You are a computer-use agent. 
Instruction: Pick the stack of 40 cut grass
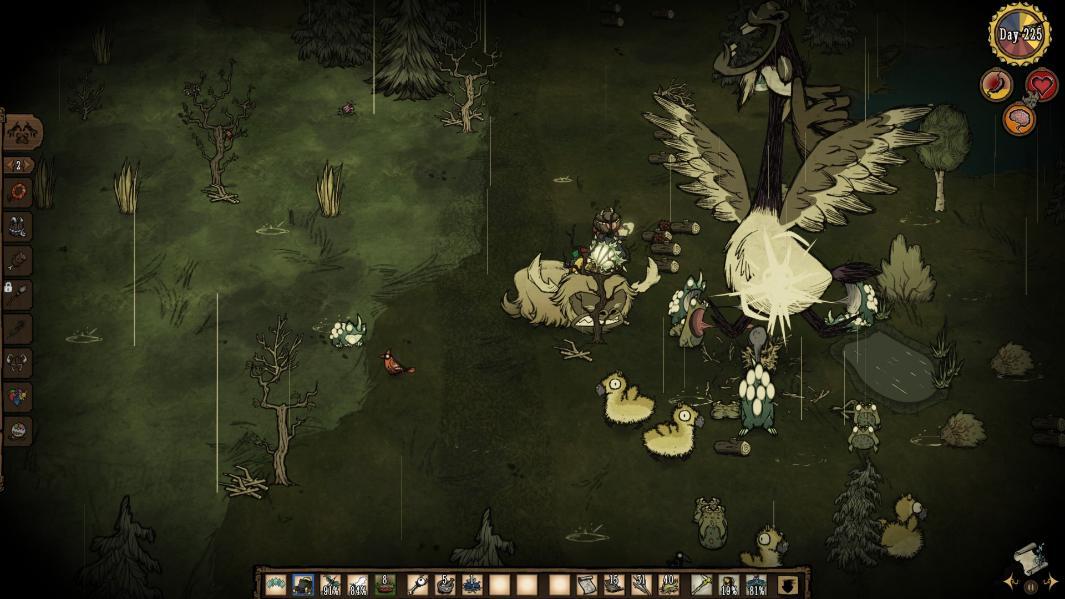pos(669,585)
